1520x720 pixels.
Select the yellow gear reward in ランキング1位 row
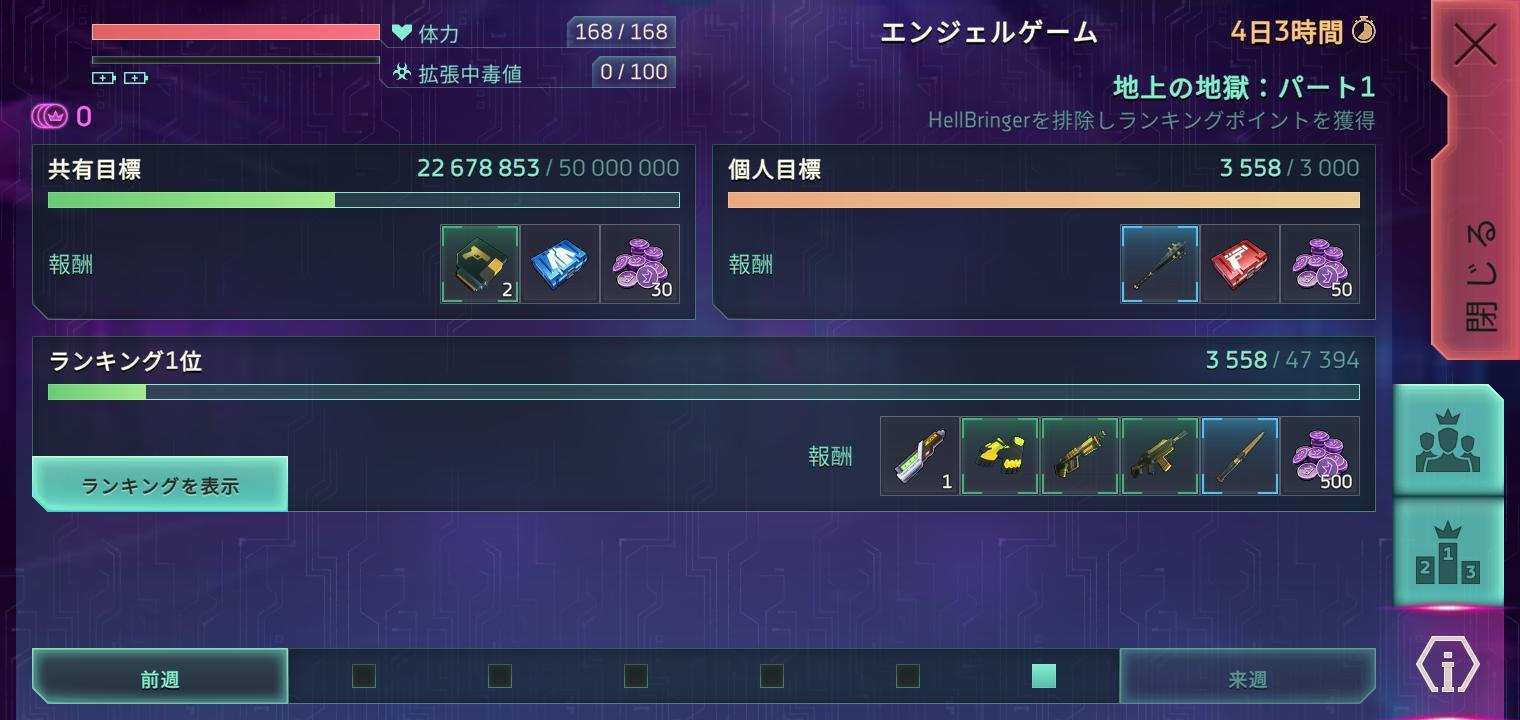point(999,456)
